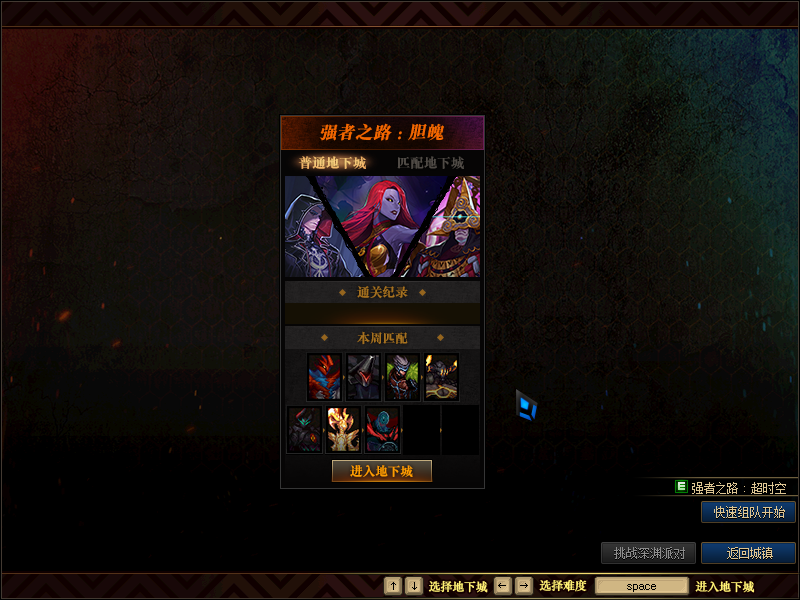
Task: Choose the teal-masked red-caped boss portrait
Action: coord(382,429)
